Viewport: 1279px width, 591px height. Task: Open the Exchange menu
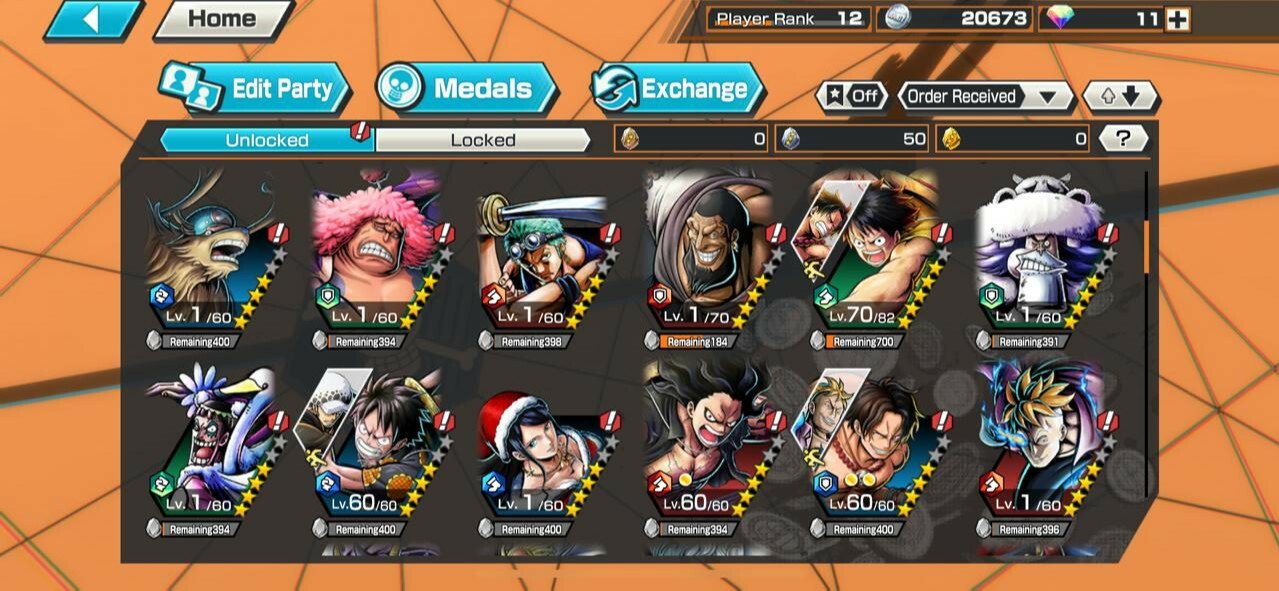click(678, 89)
